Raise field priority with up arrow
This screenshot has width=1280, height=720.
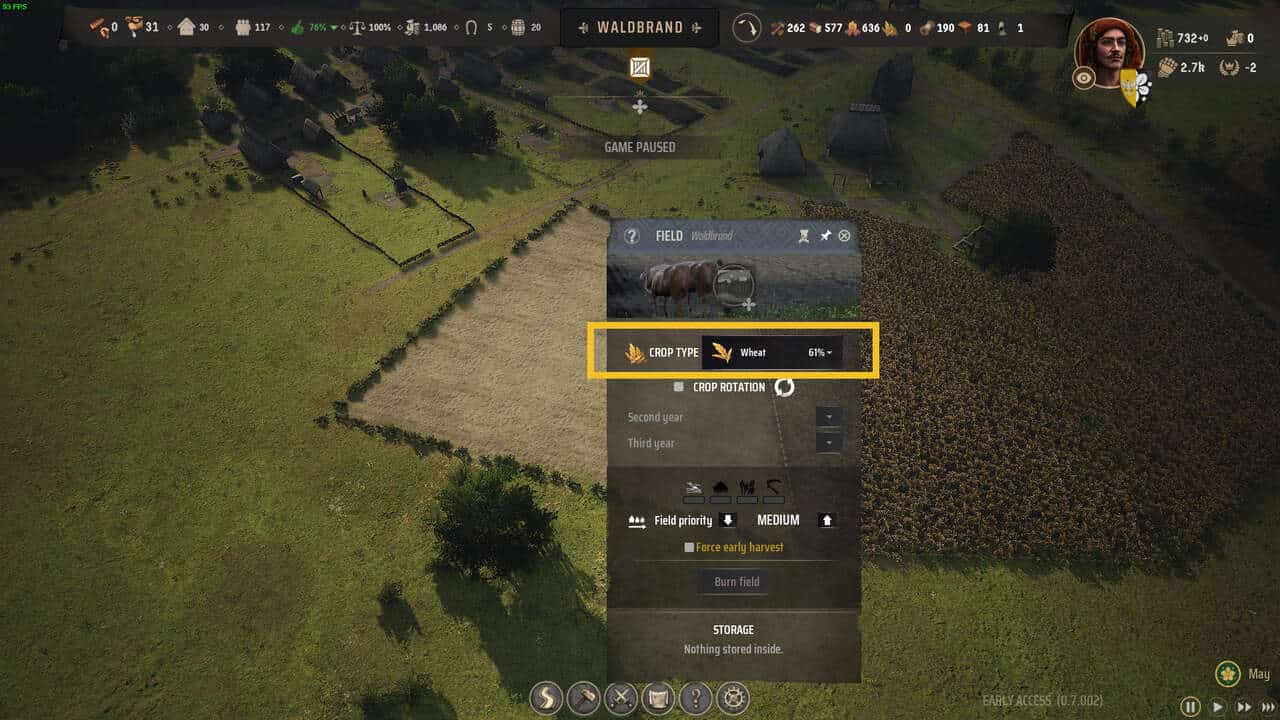[x=826, y=520]
